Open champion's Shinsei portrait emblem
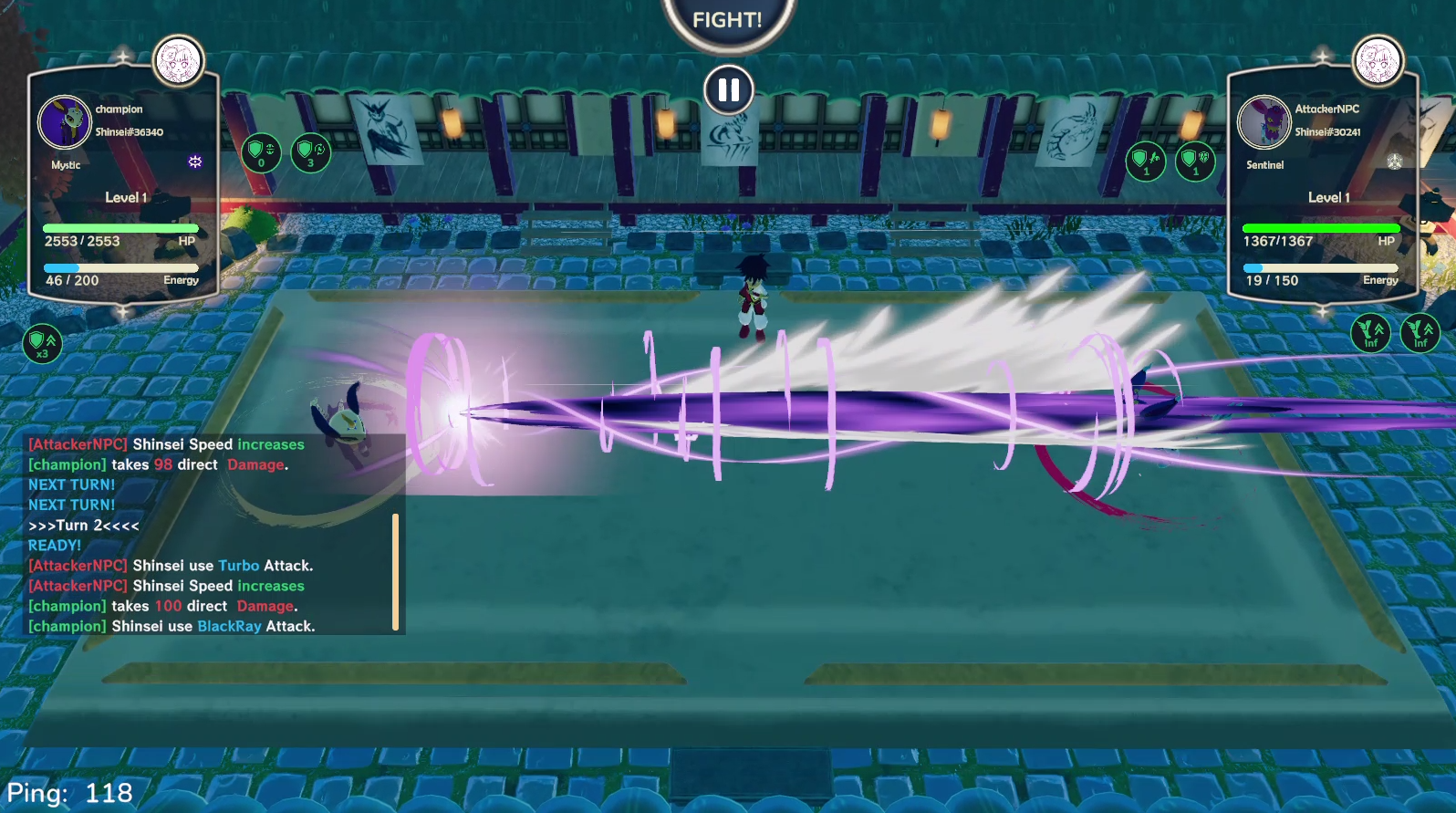The image size is (1456, 813). click(179, 60)
